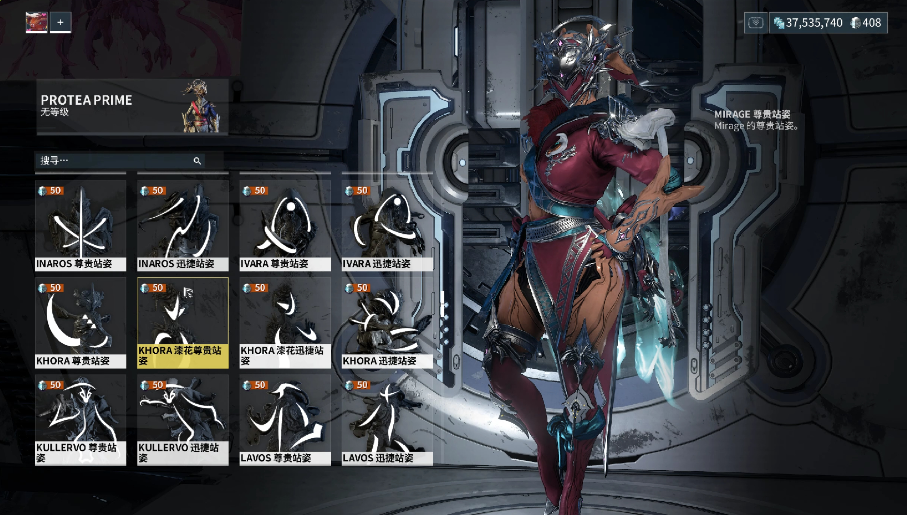907x515 pixels.
Task: Click the player avatar icon
Action: [x=36, y=21]
